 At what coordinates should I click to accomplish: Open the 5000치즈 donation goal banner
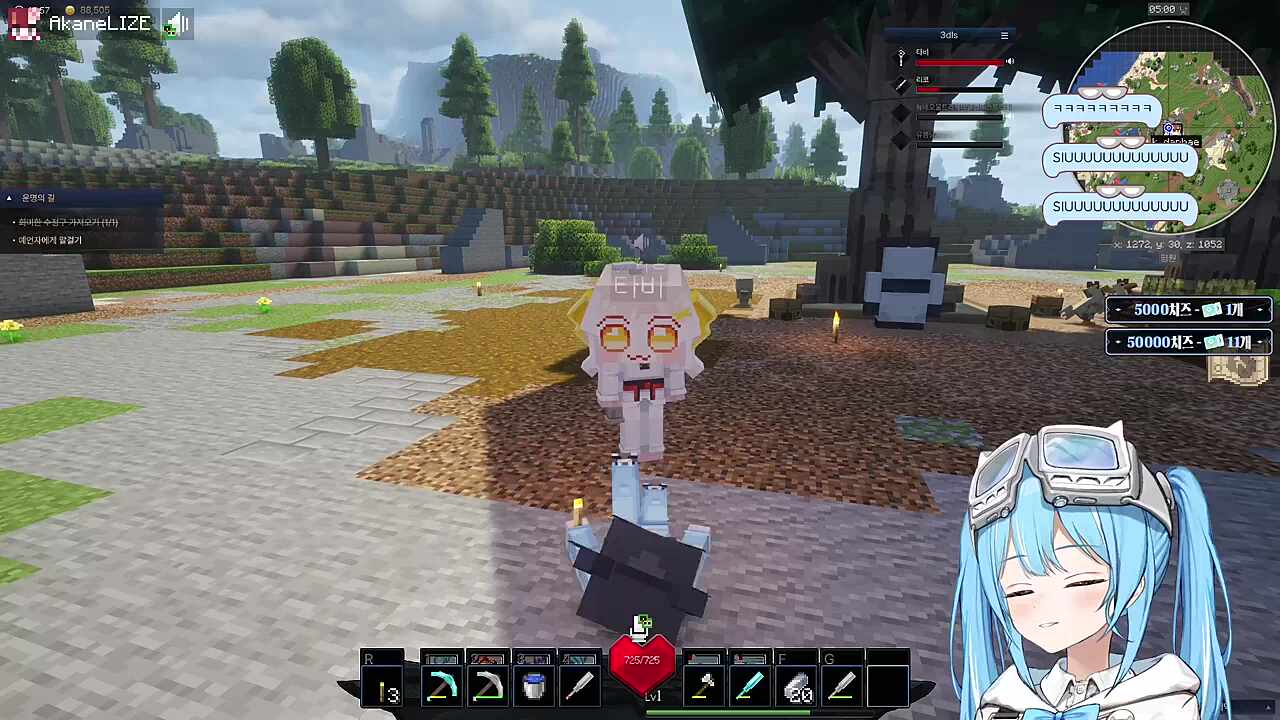point(1188,310)
